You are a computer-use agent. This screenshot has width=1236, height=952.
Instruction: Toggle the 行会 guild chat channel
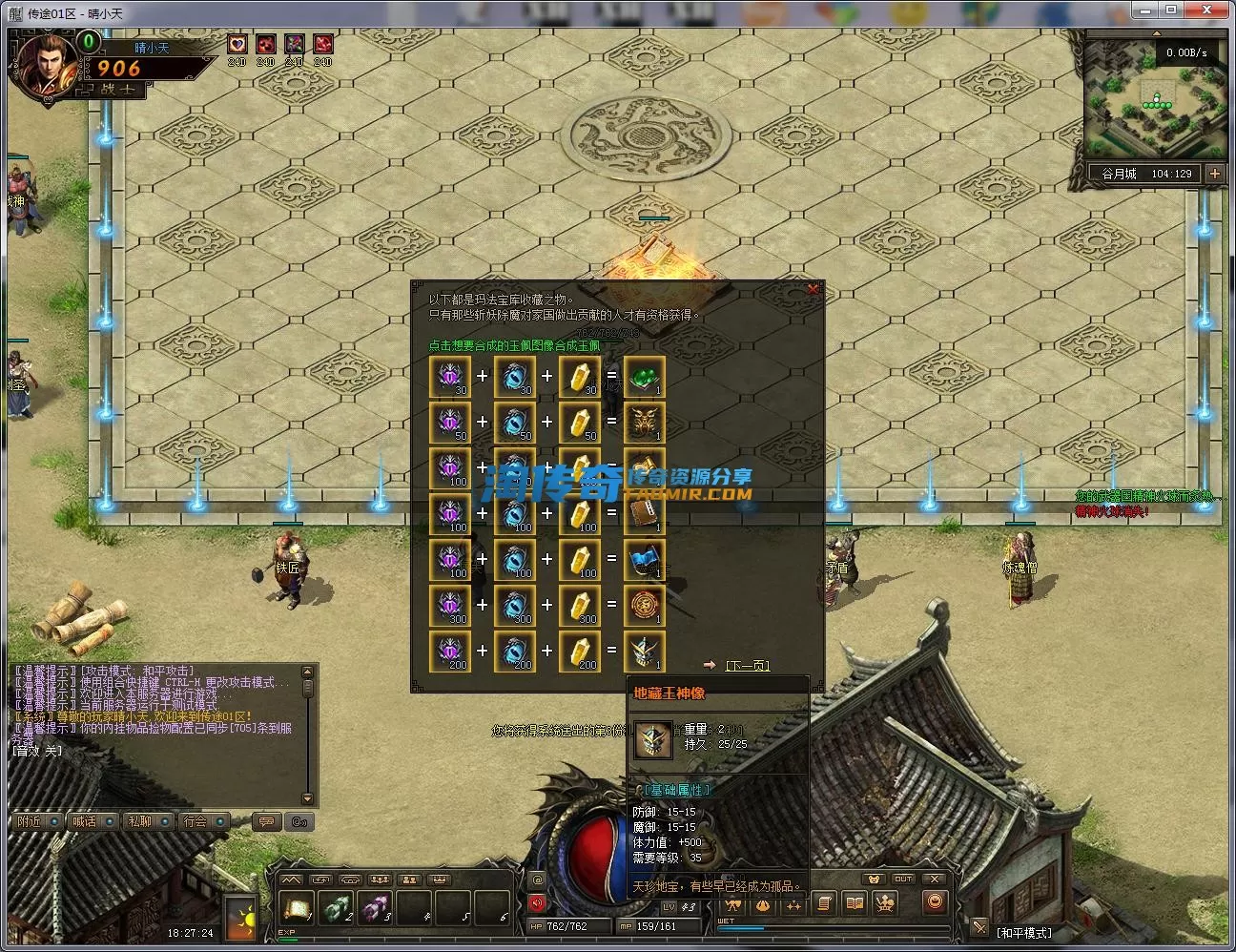pos(196,821)
